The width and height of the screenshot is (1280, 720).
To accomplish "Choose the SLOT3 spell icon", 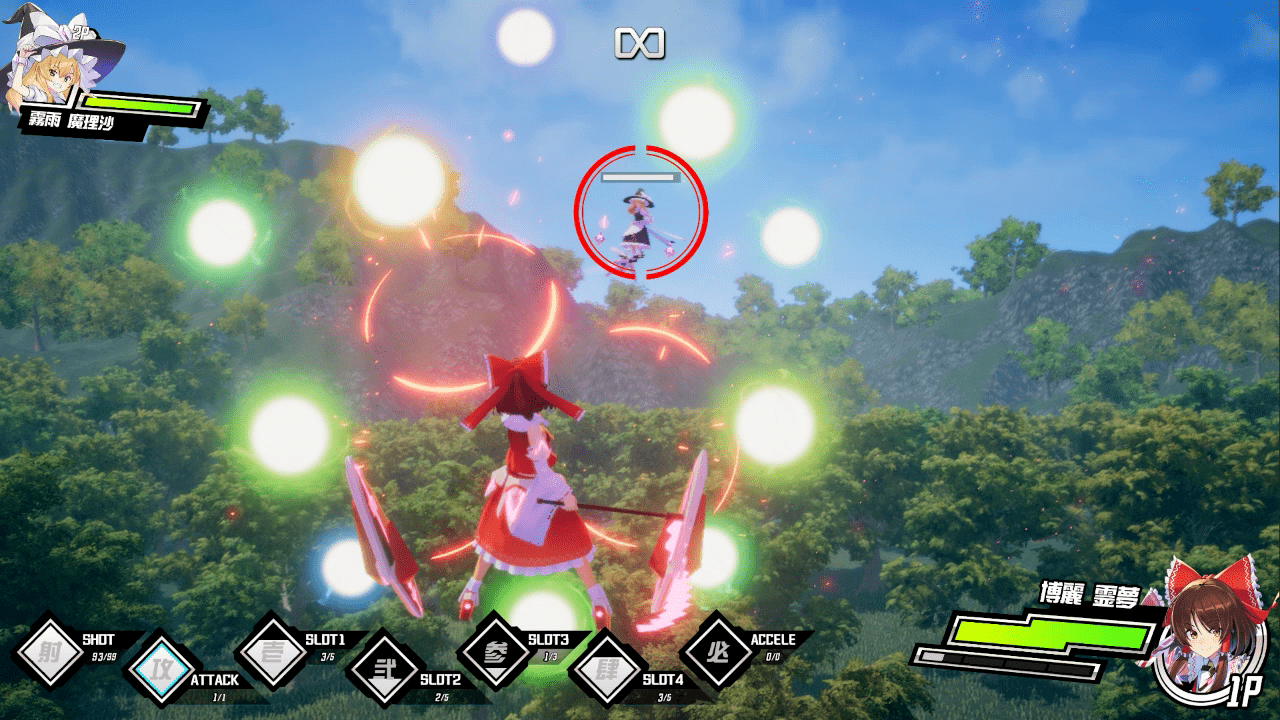I will [495, 650].
